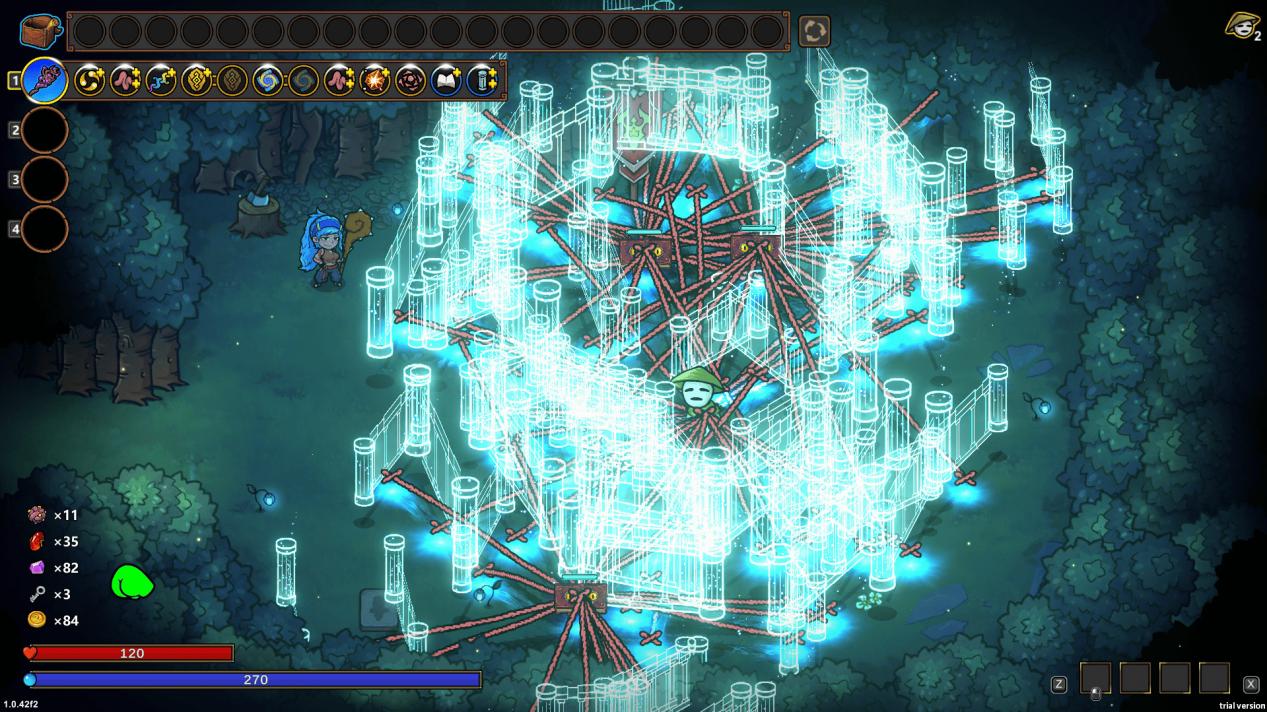1267x712 pixels.
Task: Select the blue and pink zigzag spell icon
Action: click(161, 80)
